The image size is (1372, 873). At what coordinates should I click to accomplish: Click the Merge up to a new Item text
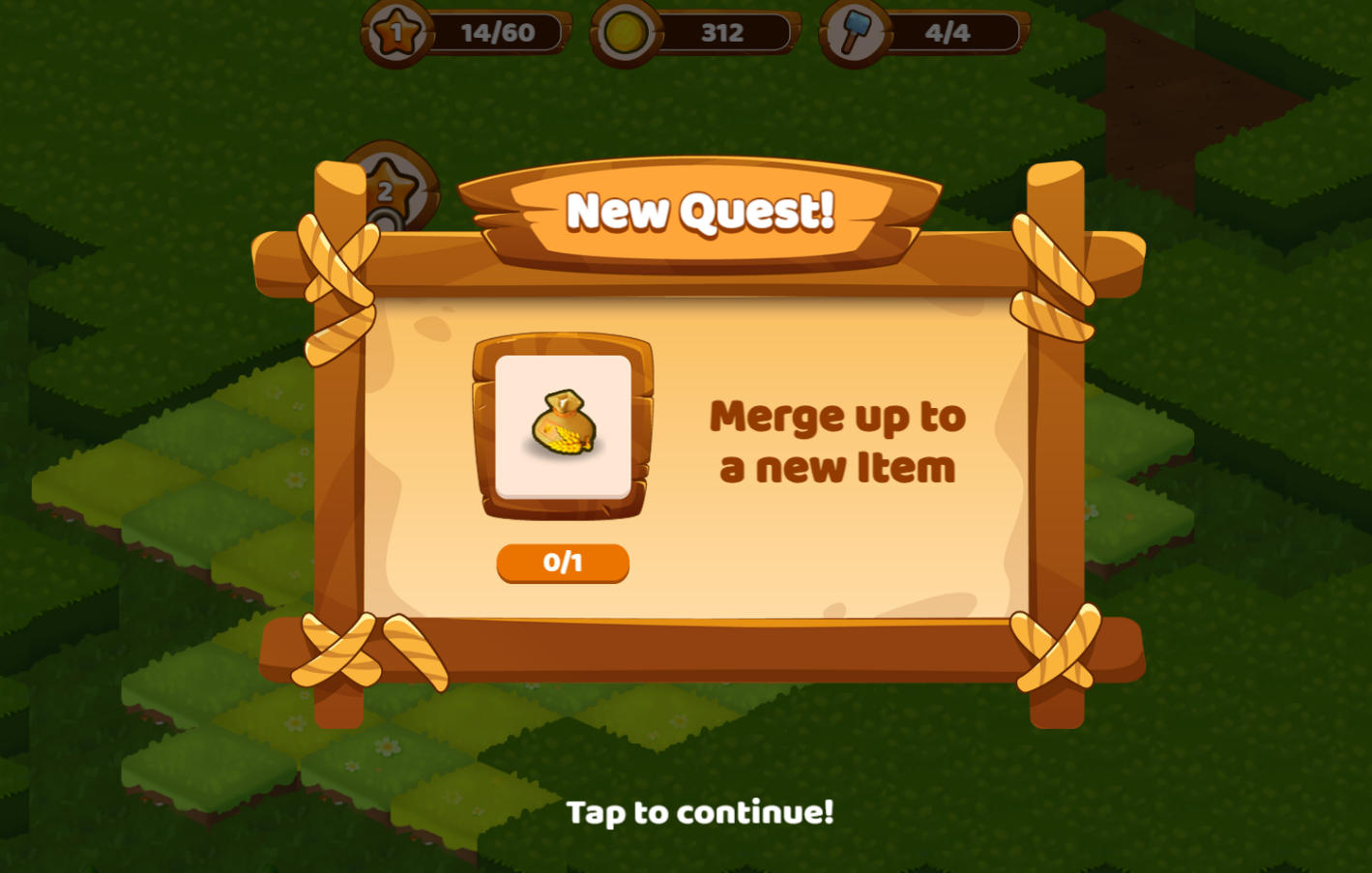click(x=837, y=441)
